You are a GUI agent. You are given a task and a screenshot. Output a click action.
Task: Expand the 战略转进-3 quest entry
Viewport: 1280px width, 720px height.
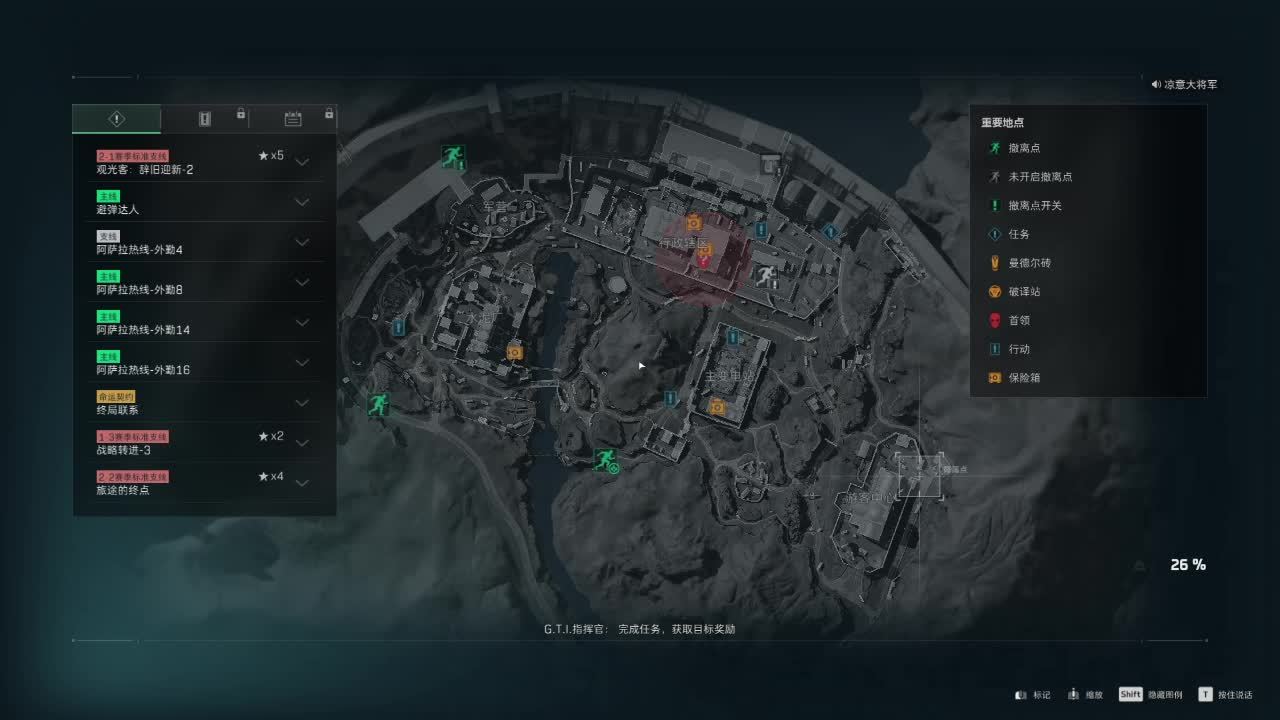pyautogui.click(x=301, y=442)
